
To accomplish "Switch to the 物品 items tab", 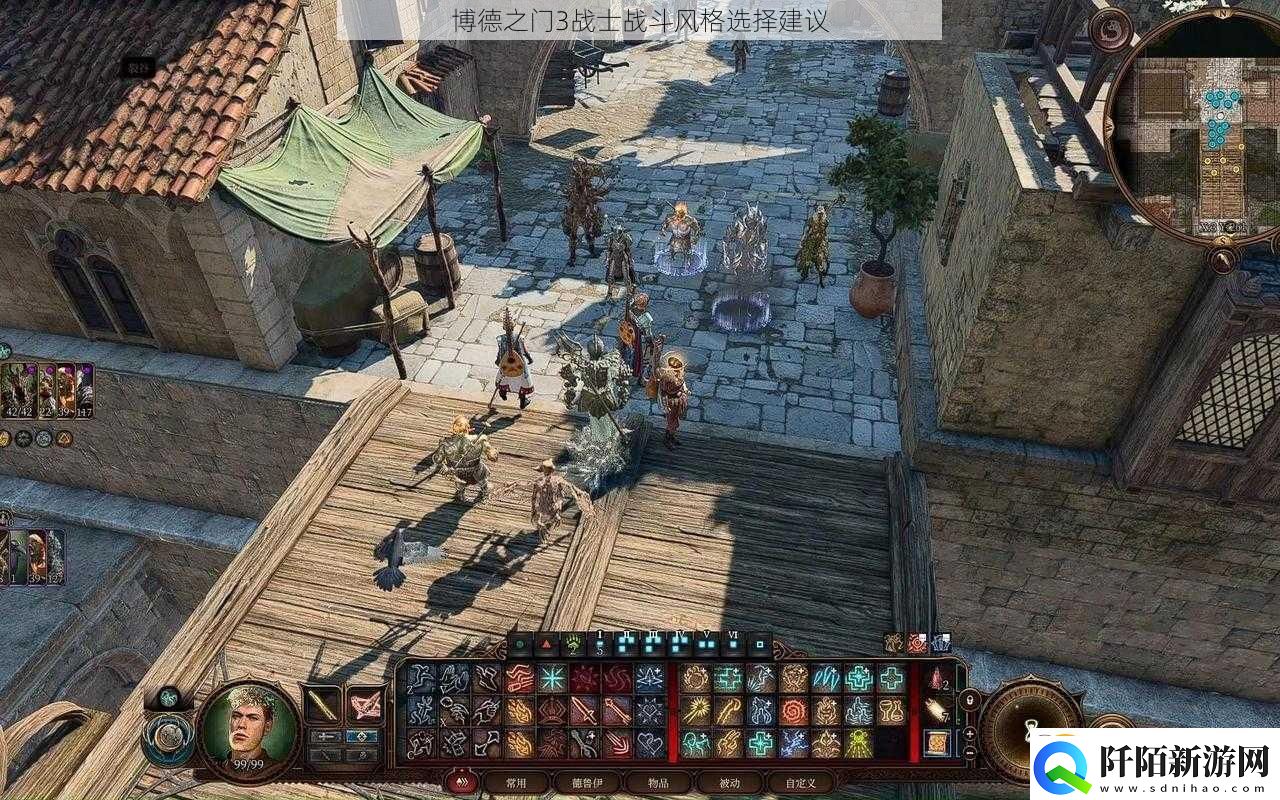I will [x=657, y=781].
